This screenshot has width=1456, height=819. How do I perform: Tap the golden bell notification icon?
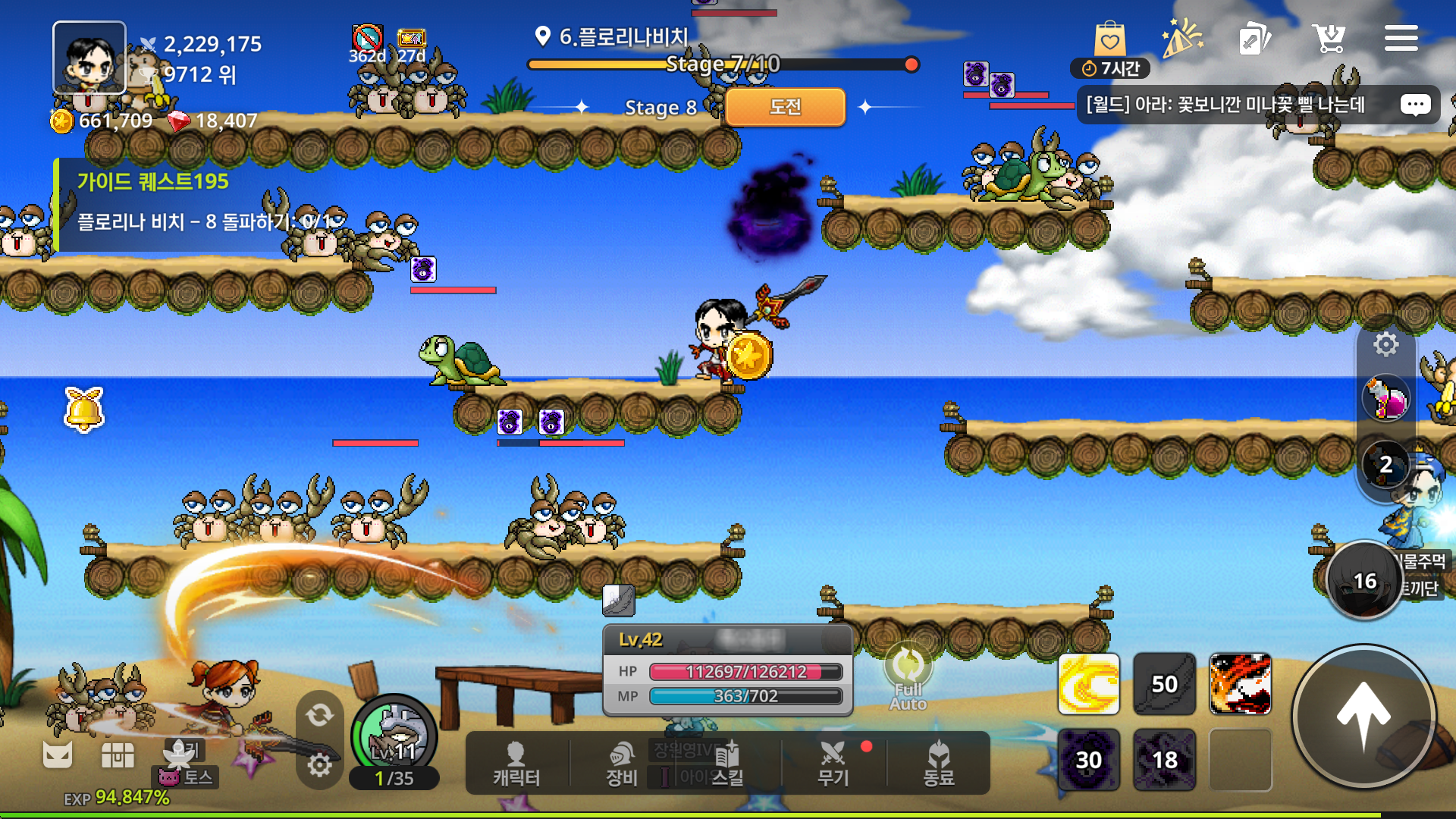click(x=84, y=409)
